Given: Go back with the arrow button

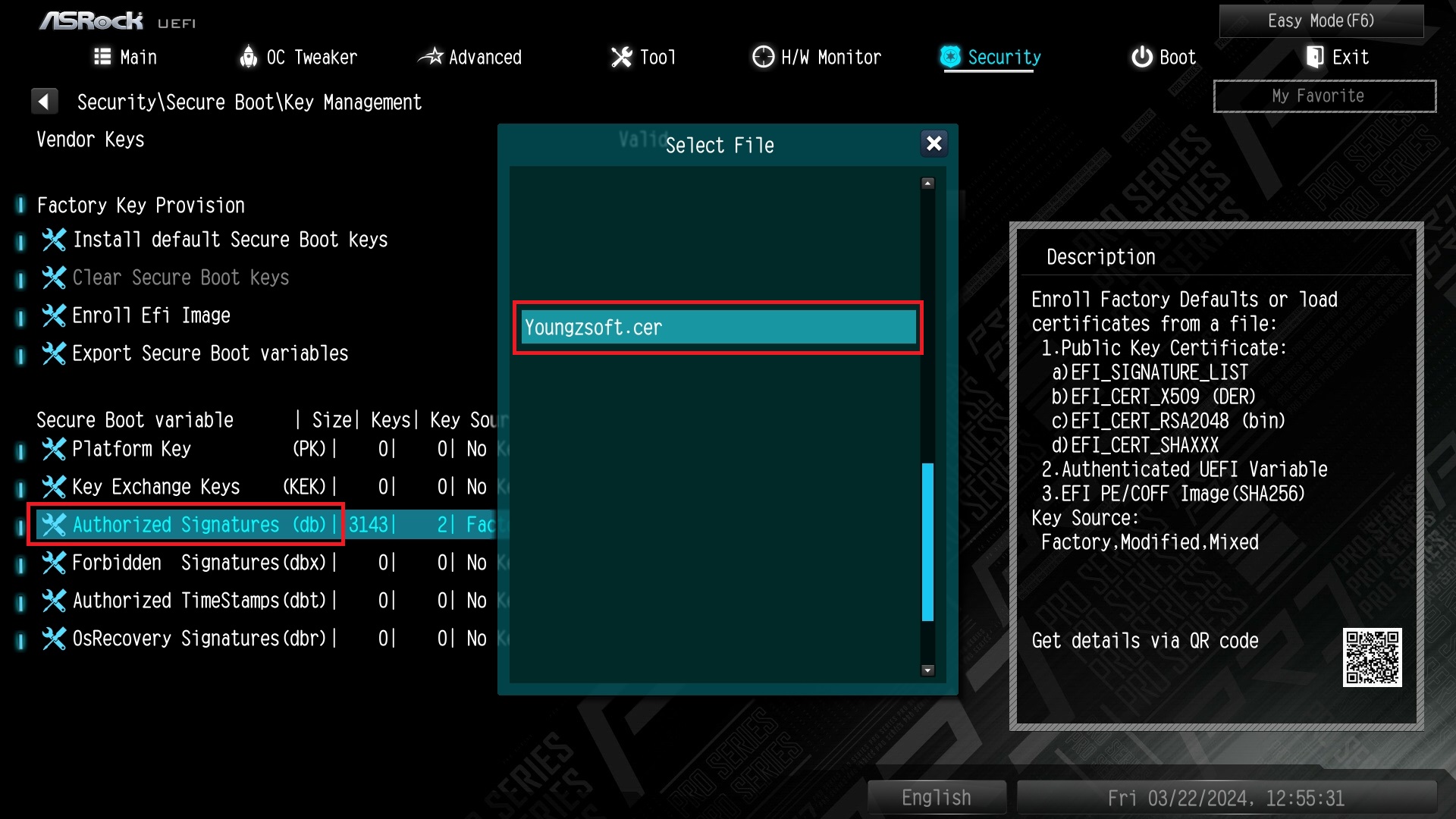Looking at the screenshot, I should pos(44,102).
